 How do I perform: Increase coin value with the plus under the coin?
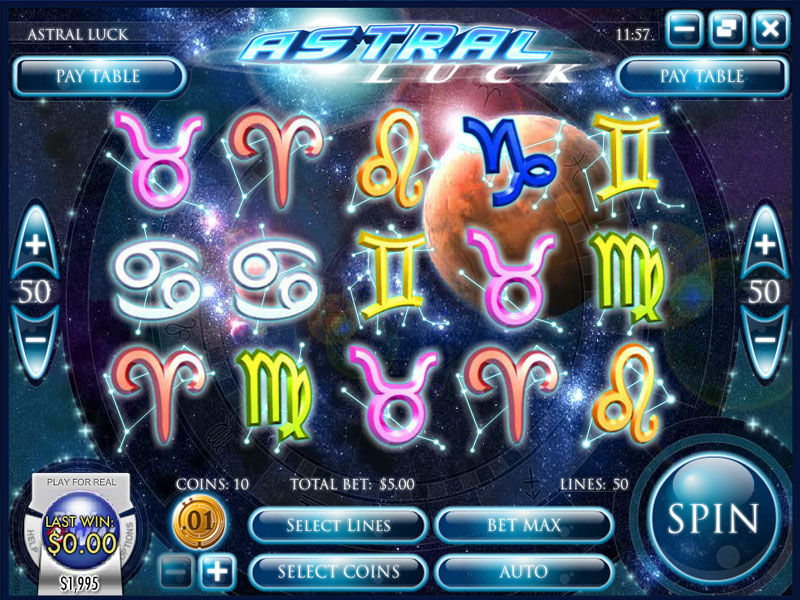tap(217, 572)
